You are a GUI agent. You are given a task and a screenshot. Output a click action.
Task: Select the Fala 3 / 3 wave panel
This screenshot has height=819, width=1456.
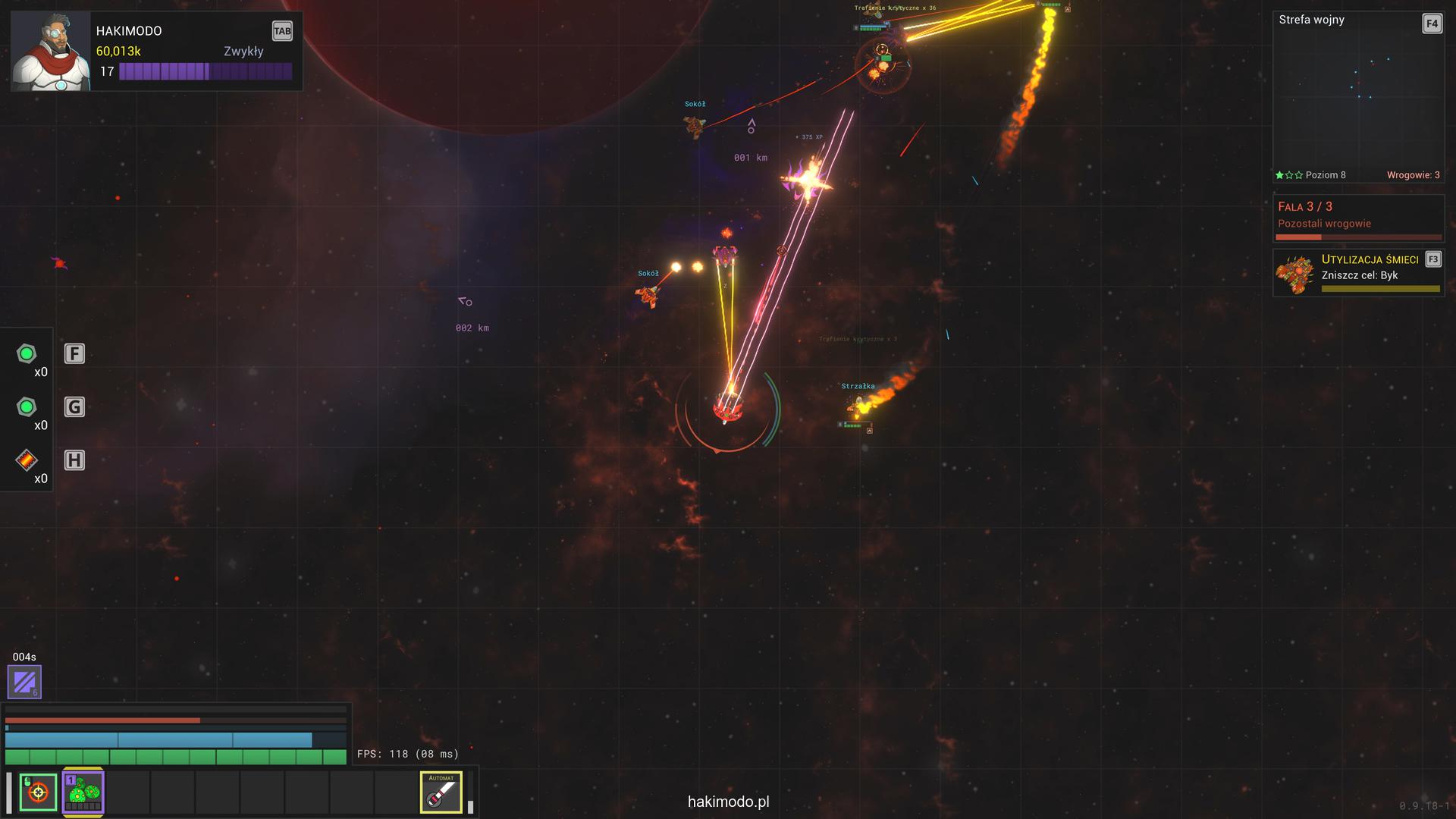(1357, 217)
